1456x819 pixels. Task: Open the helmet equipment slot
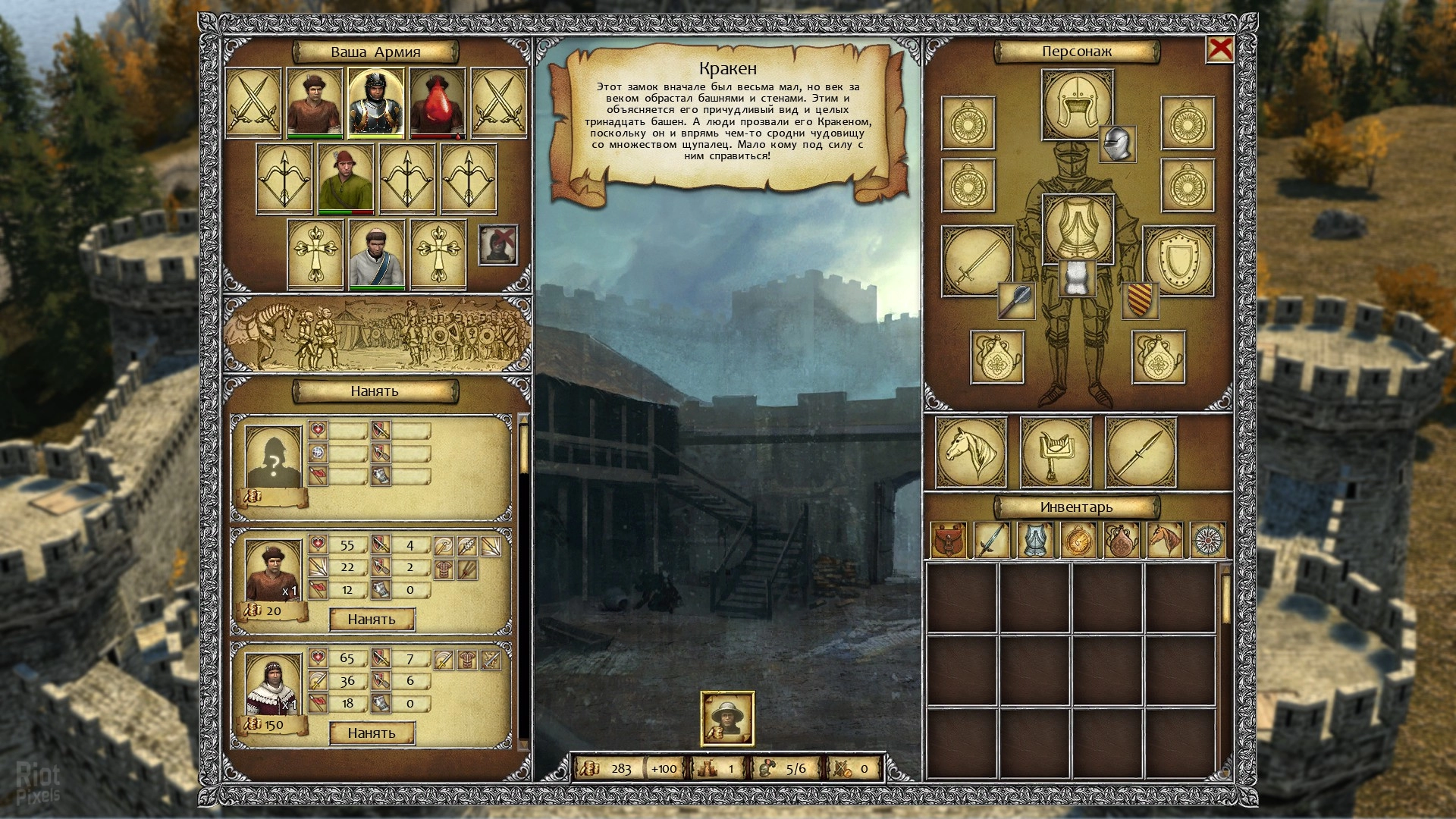point(1077,104)
